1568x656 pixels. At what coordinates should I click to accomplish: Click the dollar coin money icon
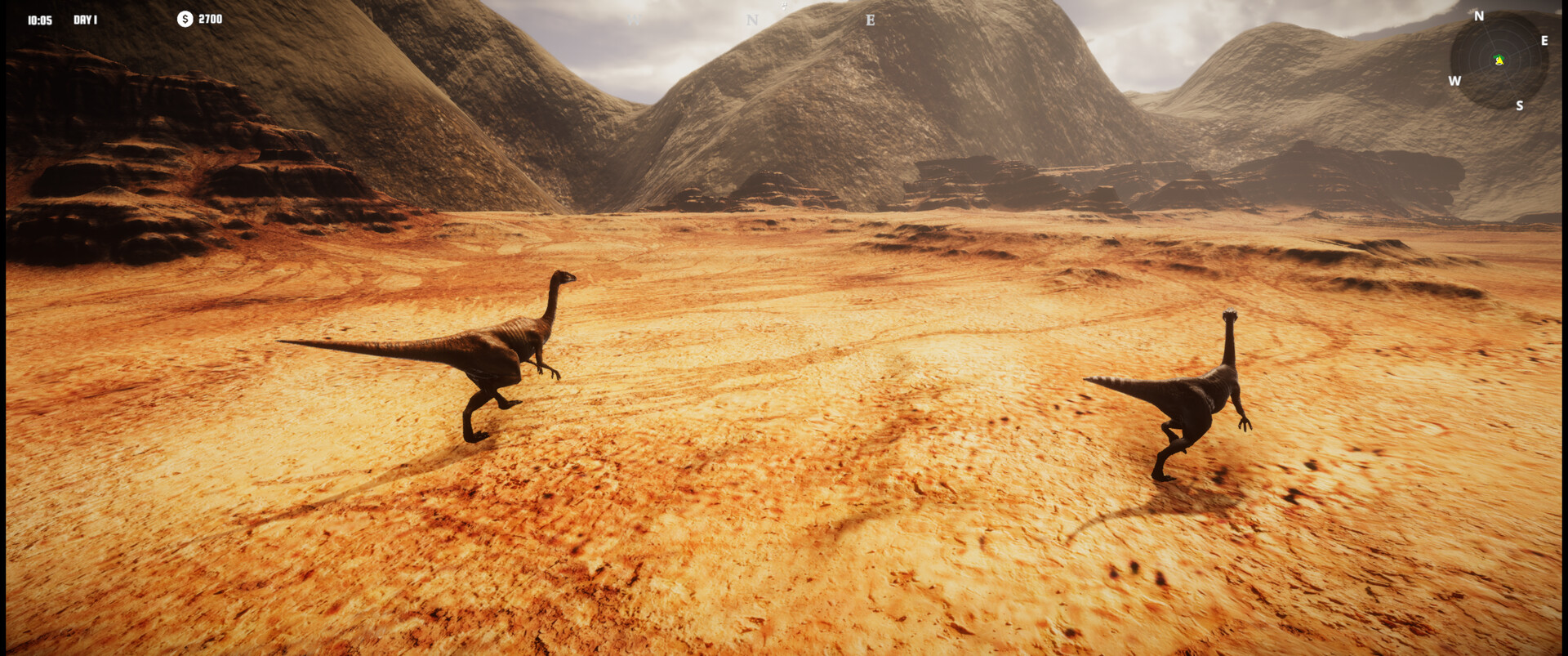(185, 20)
